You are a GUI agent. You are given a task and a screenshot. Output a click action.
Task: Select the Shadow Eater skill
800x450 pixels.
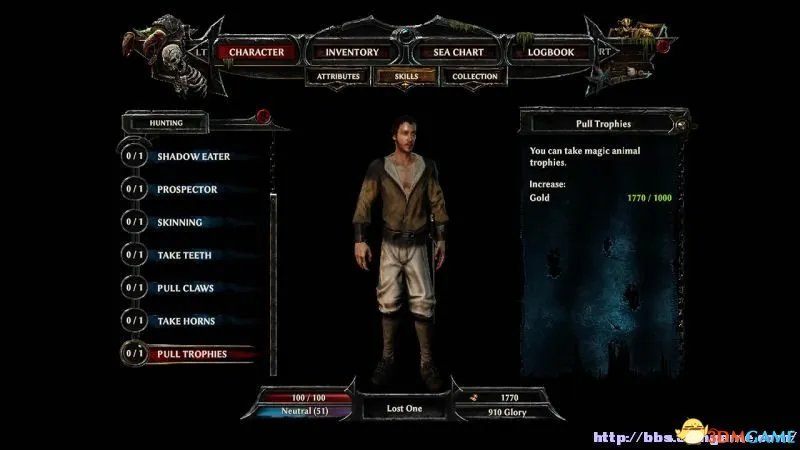tap(193, 157)
